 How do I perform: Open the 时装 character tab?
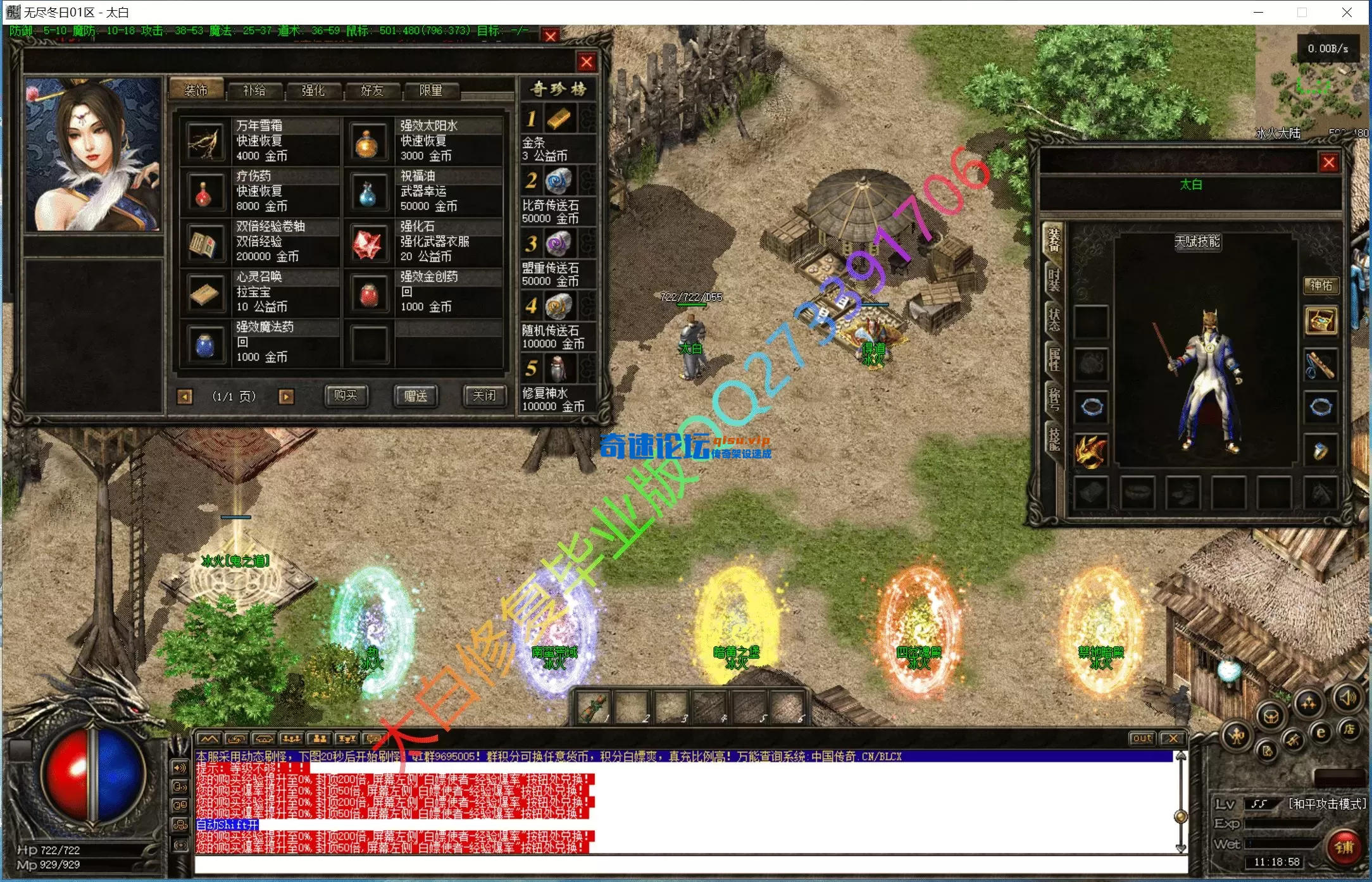(1054, 280)
